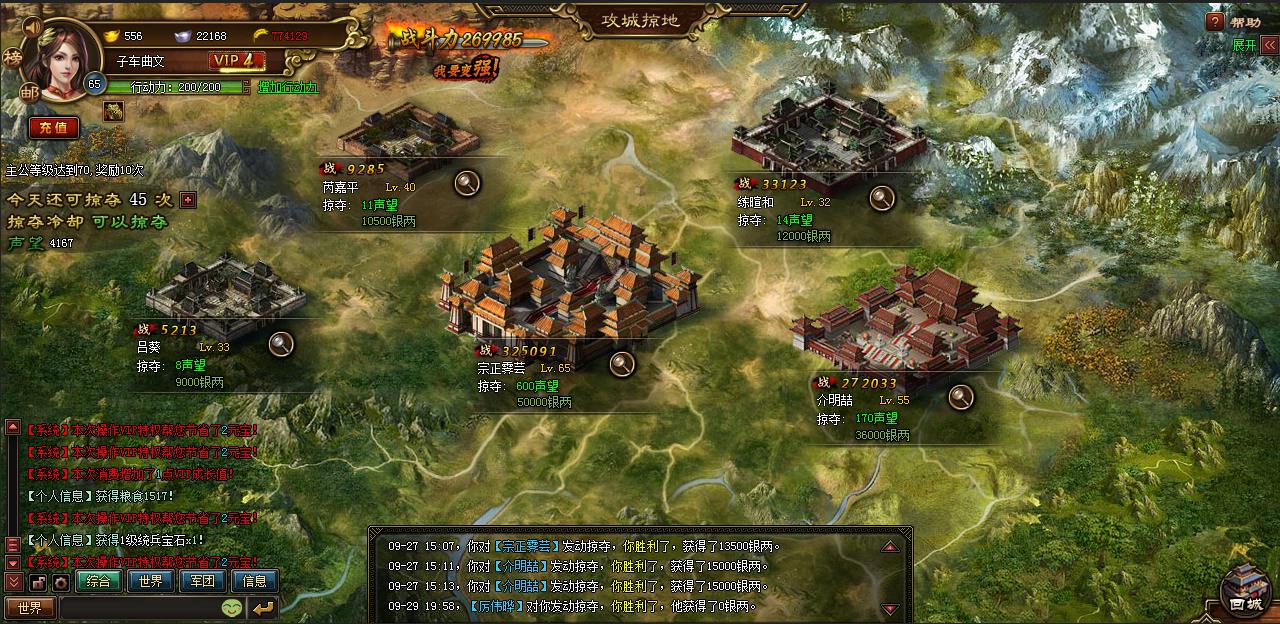Open the smiley emoji picker in chat
Image resolution: width=1280 pixels, height=624 pixels.
(232, 607)
